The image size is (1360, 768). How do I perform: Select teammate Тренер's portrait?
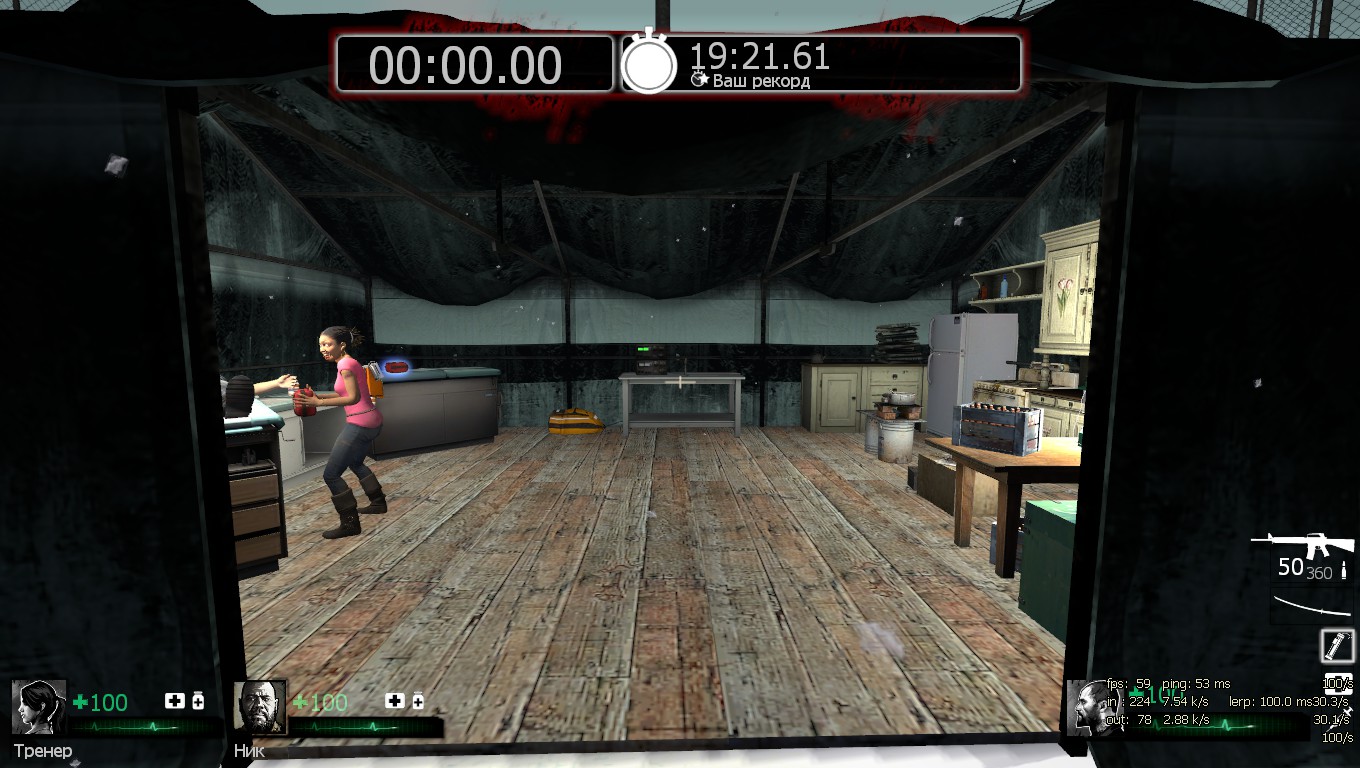[39, 707]
